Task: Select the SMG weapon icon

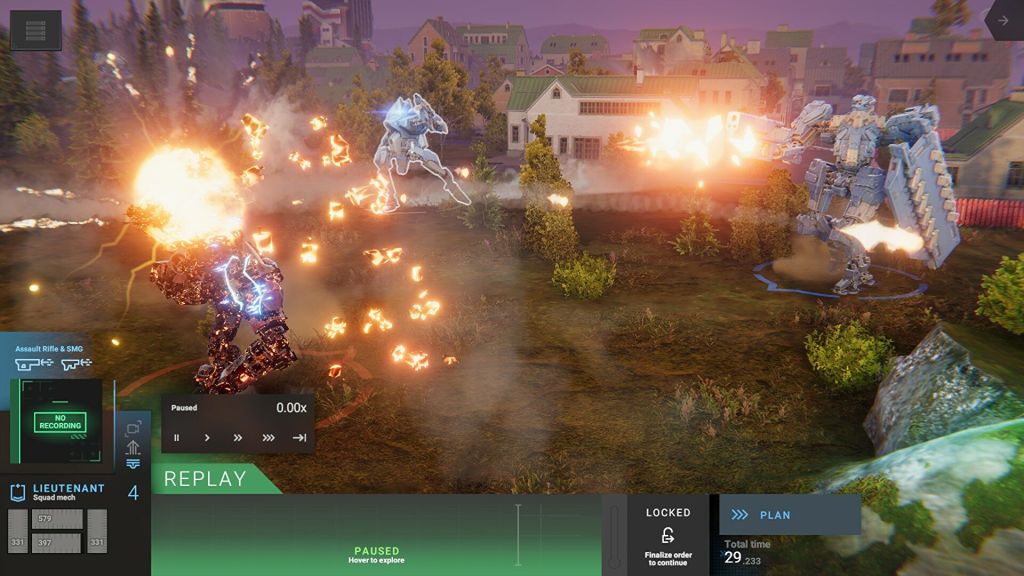Action: click(76, 364)
